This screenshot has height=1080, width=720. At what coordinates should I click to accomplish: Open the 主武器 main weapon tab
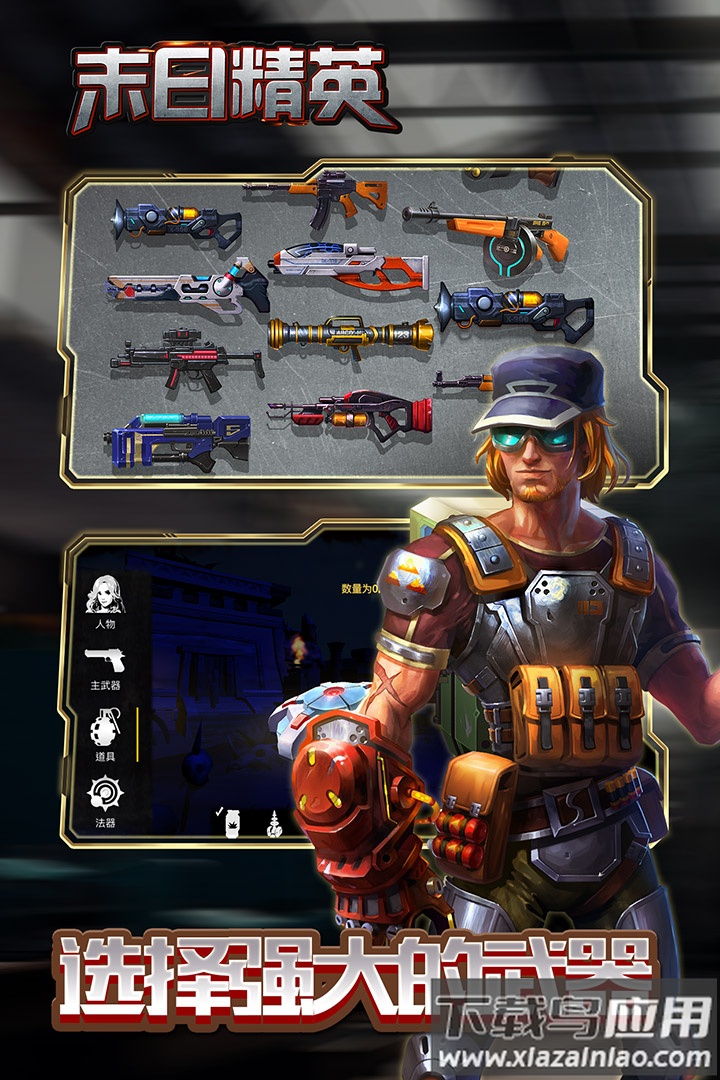click(x=105, y=663)
